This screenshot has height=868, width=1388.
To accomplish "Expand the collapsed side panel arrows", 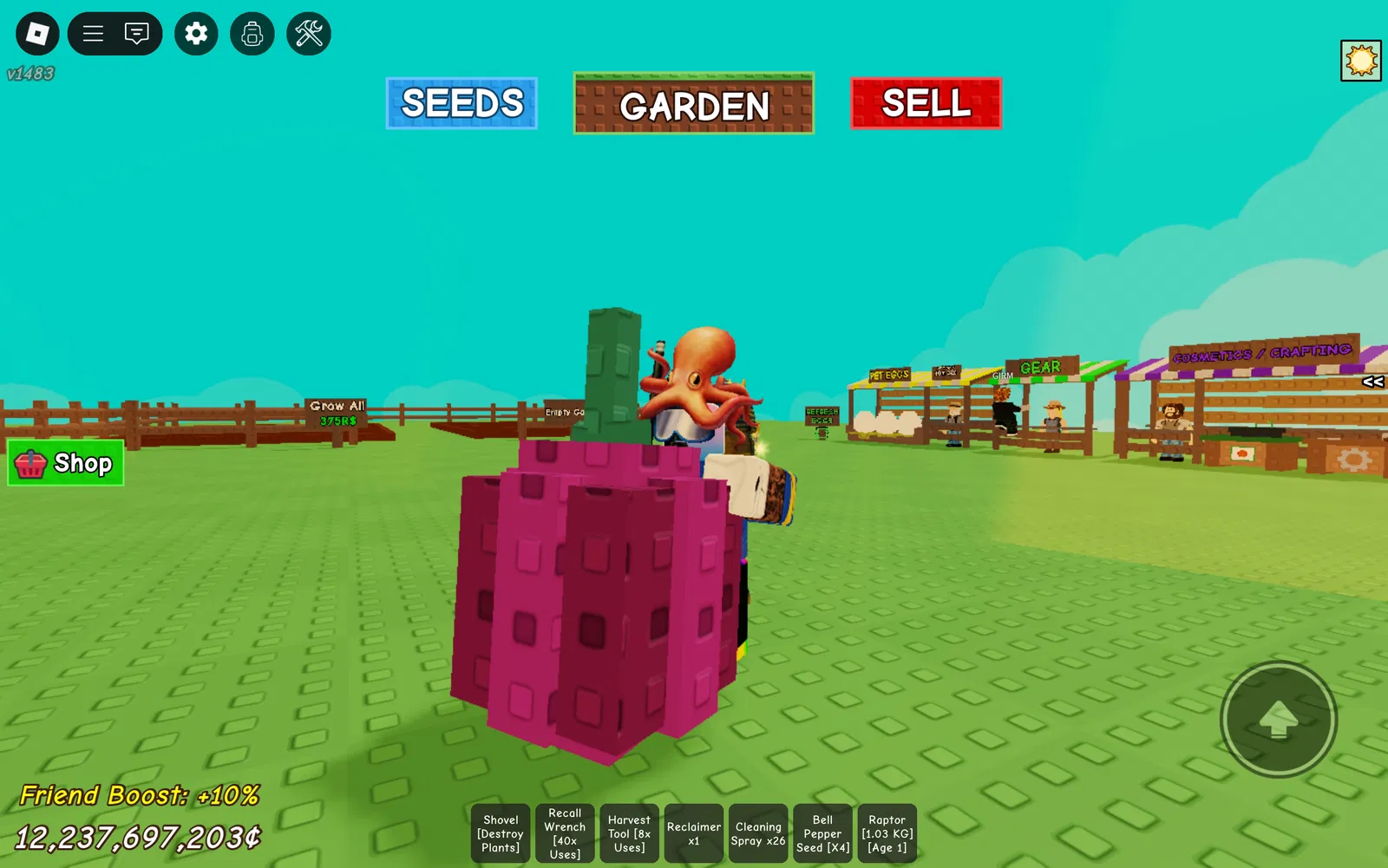I will click(1372, 382).
